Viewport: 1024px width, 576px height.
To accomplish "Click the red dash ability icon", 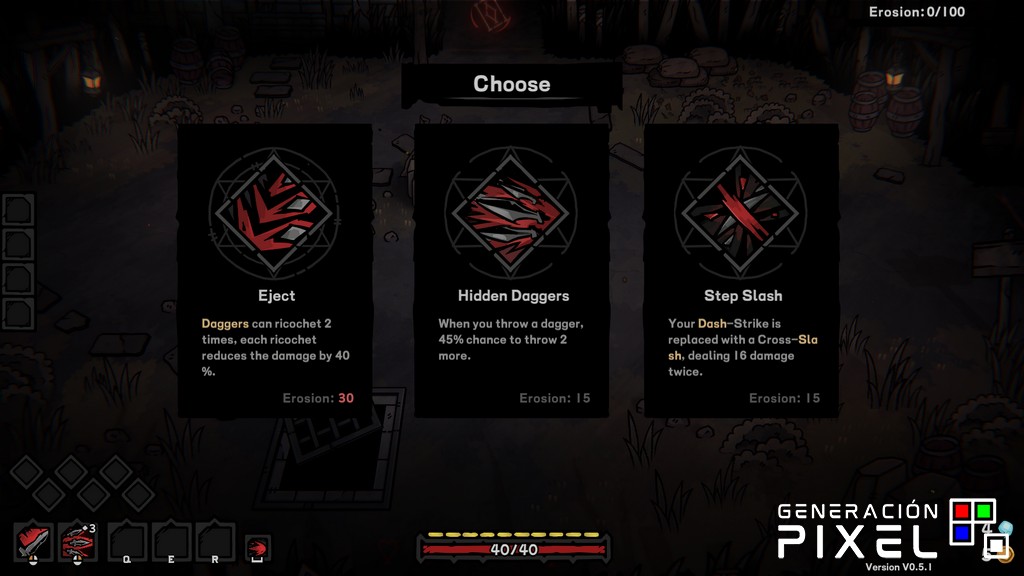I will [257, 547].
